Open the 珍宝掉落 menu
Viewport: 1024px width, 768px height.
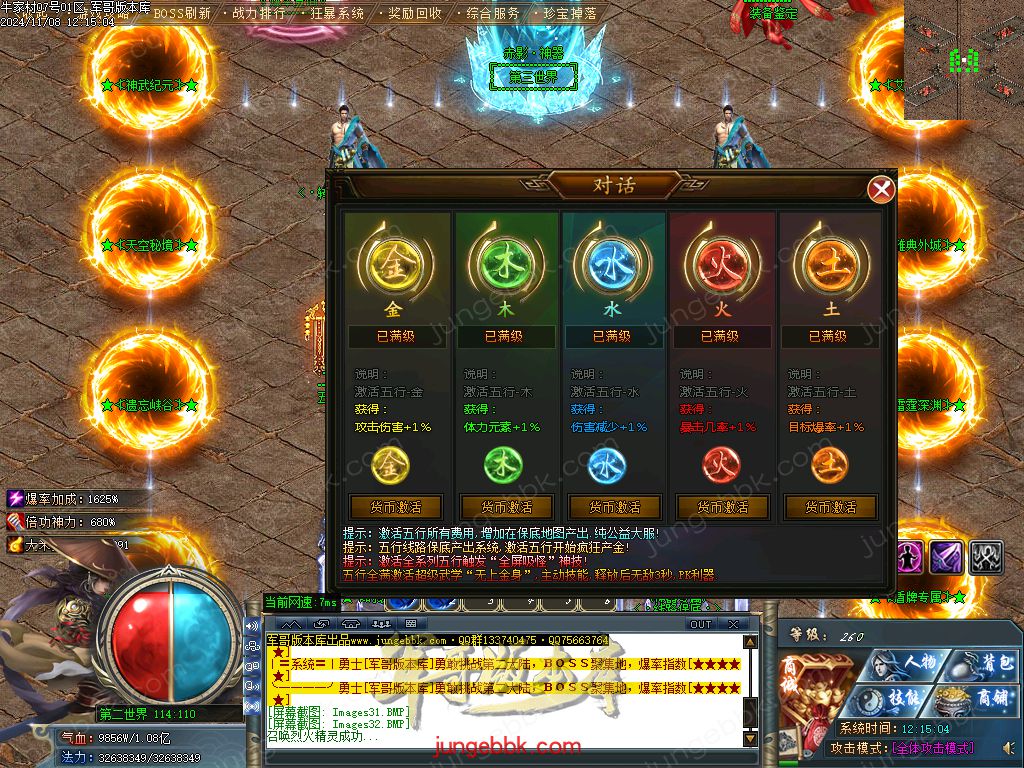click(570, 14)
